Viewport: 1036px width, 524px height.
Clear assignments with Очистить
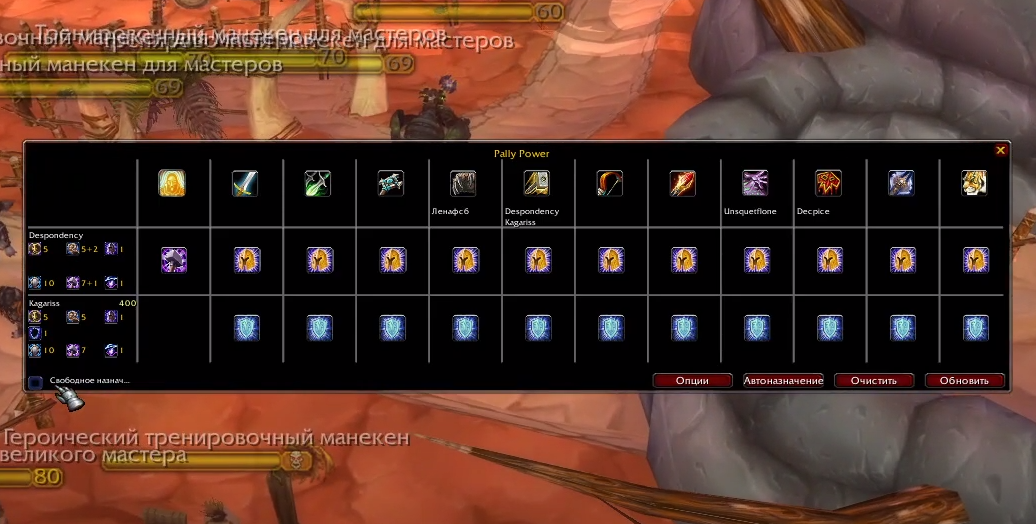(x=875, y=380)
